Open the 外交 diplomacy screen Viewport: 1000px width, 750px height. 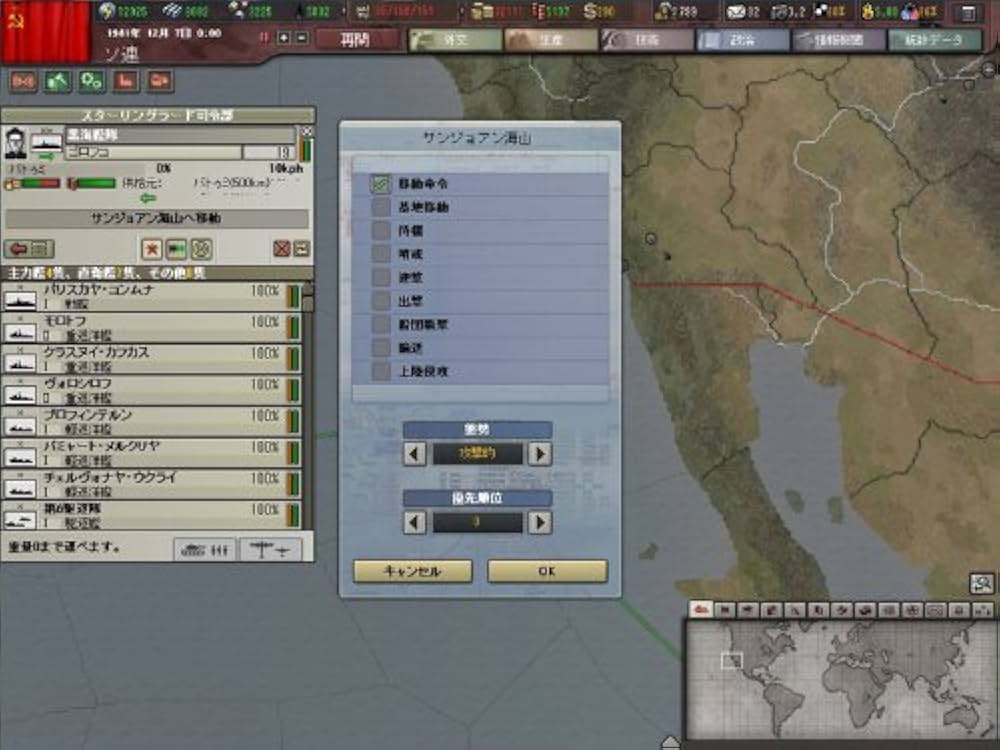454,40
